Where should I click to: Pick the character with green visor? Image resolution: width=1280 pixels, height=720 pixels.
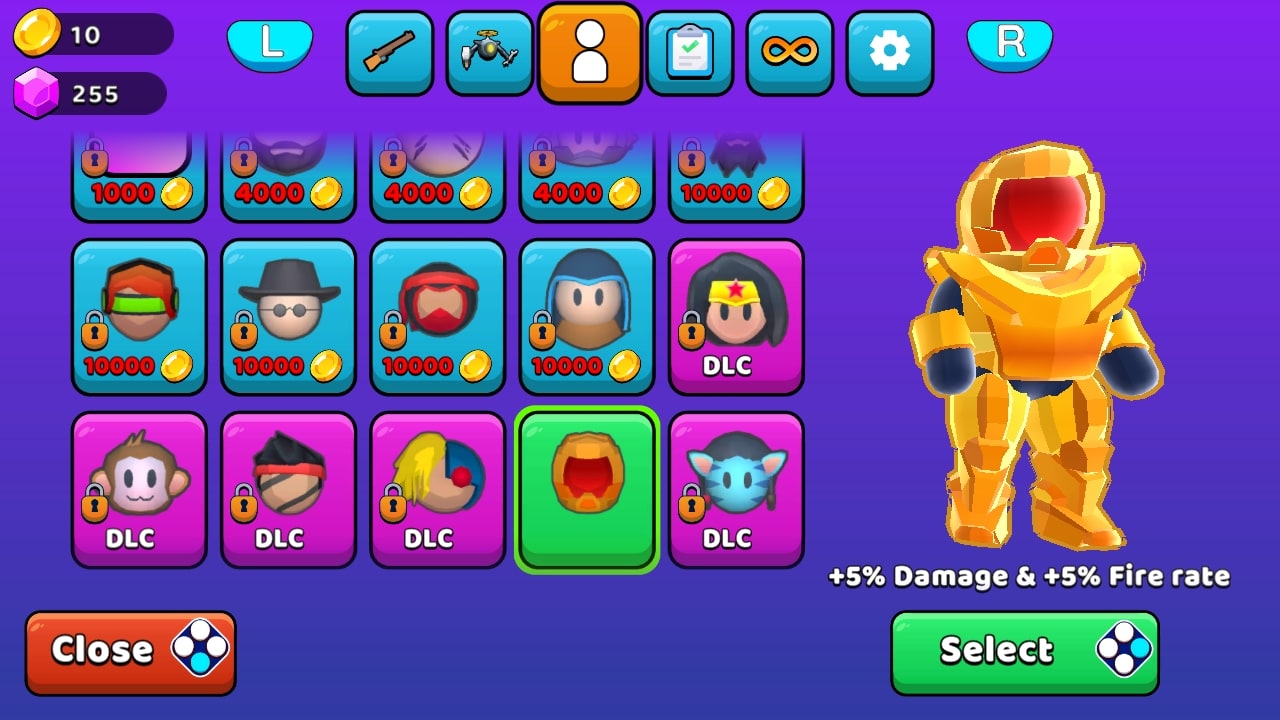point(140,316)
